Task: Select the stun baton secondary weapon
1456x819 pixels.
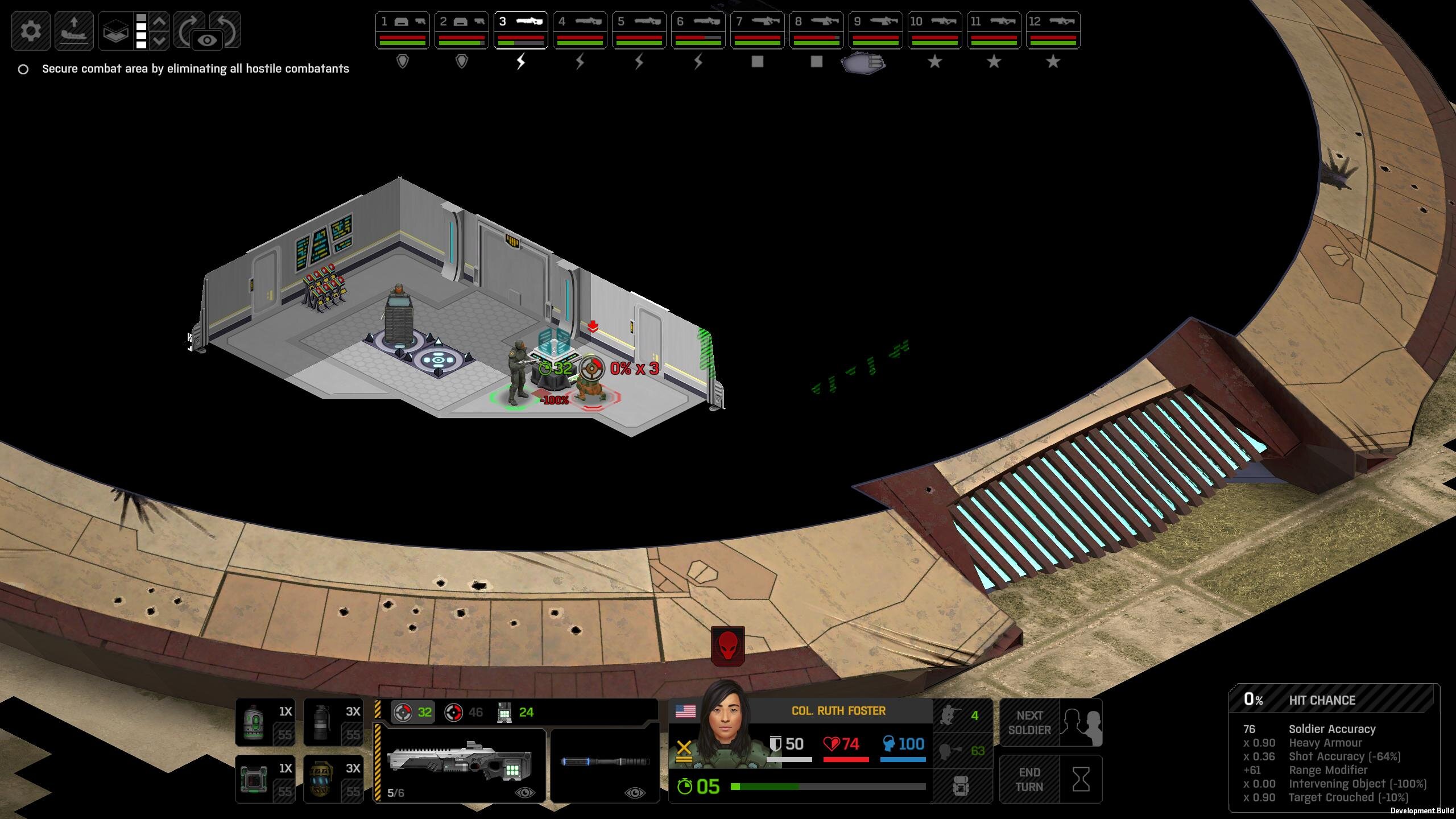Action: click(x=605, y=762)
